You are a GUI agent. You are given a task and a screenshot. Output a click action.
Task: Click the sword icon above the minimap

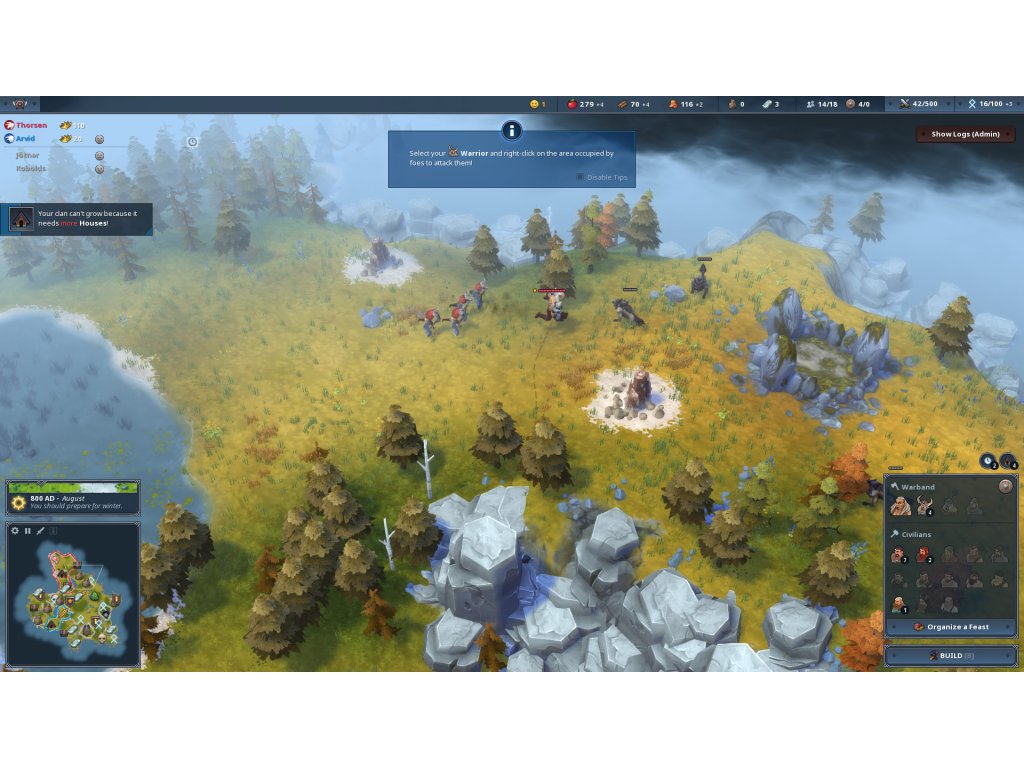pos(41,530)
